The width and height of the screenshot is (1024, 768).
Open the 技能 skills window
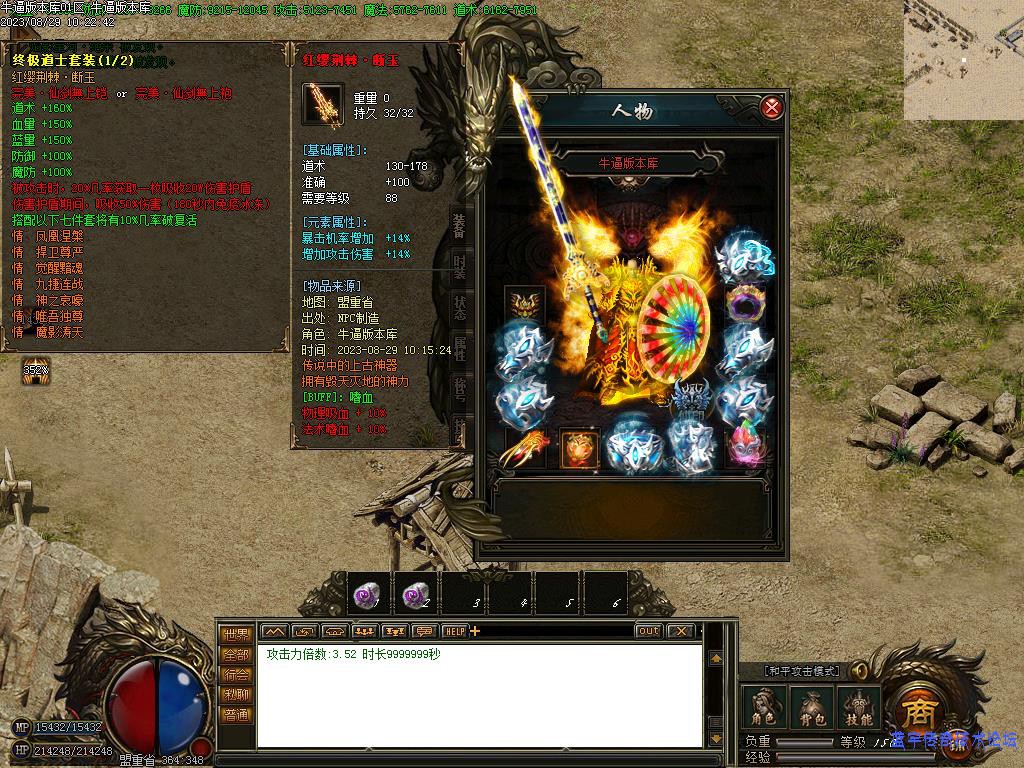tap(858, 707)
